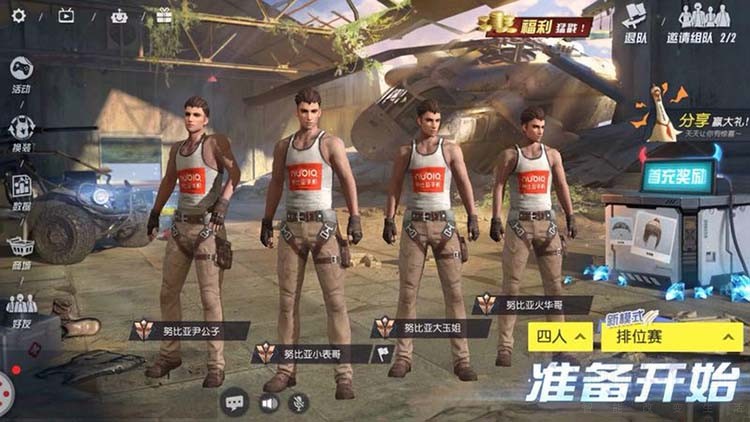Click the robot assistant icon

(x=119, y=15)
